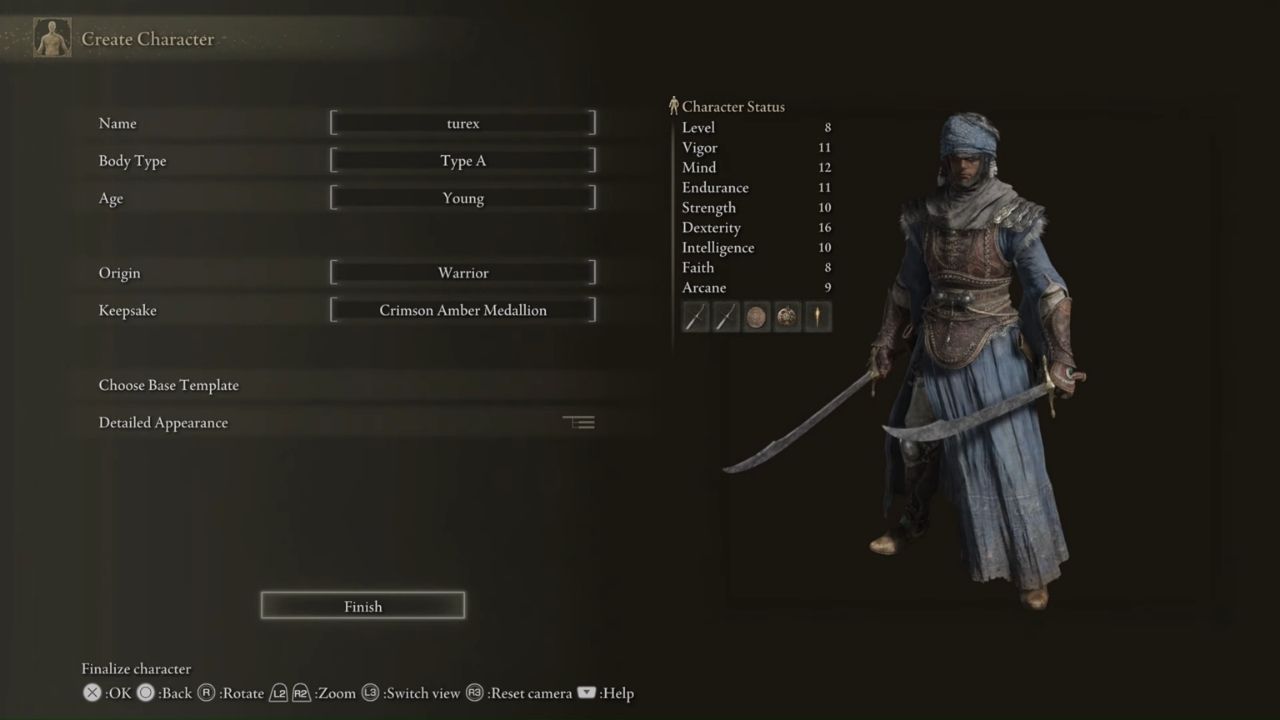Select the first scimitar weapon icon
This screenshot has width=1280, height=720.
[x=695, y=316]
